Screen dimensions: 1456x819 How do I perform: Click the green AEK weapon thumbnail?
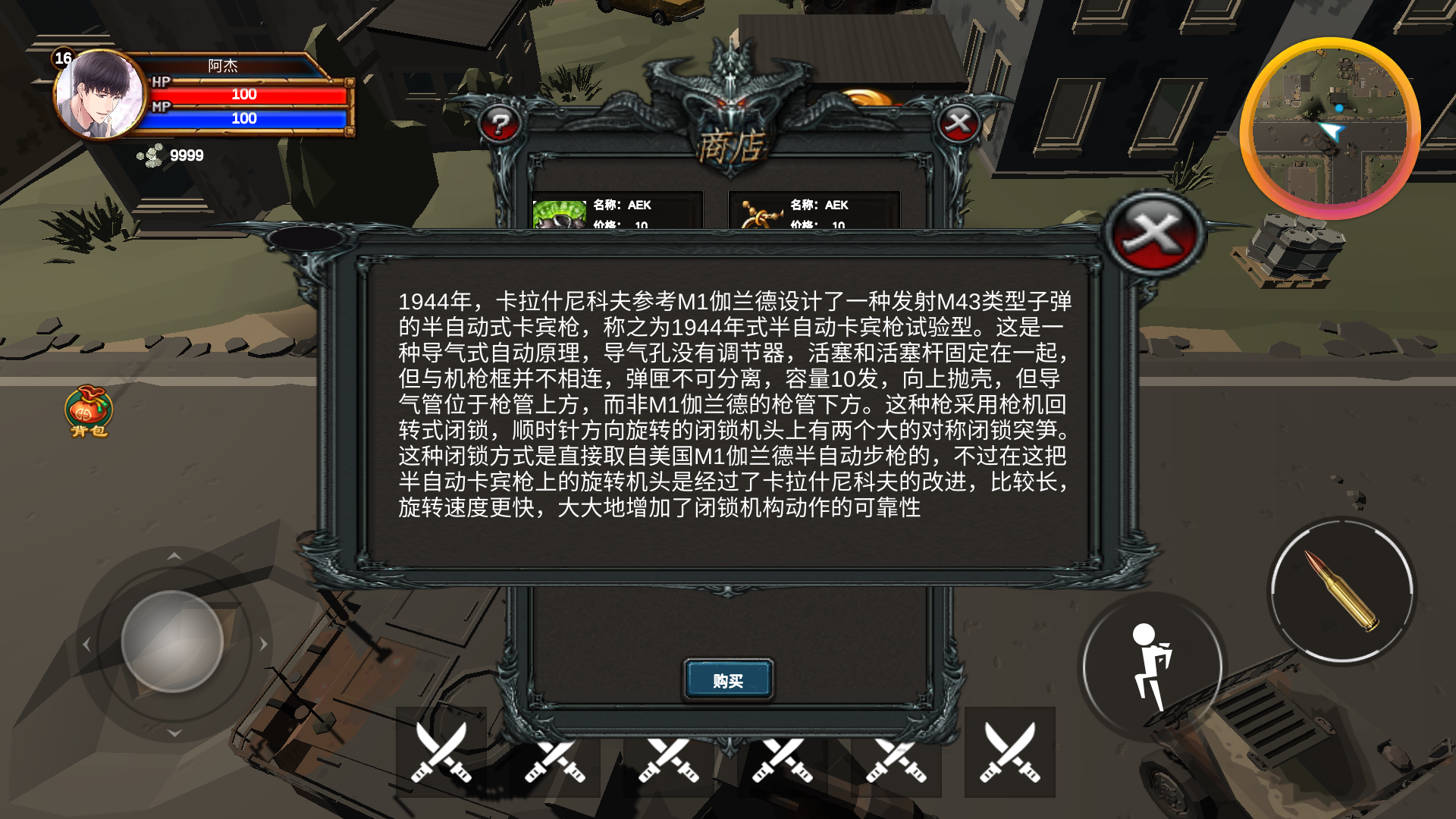coord(559,215)
